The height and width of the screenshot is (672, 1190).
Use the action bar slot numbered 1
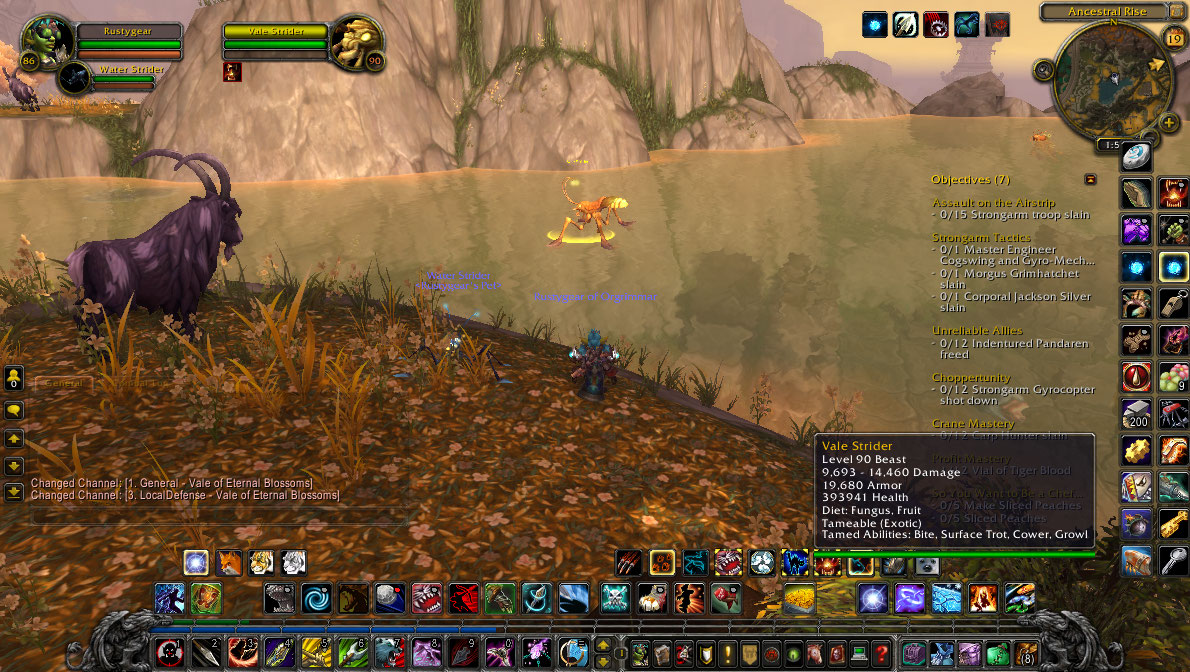click(x=168, y=653)
